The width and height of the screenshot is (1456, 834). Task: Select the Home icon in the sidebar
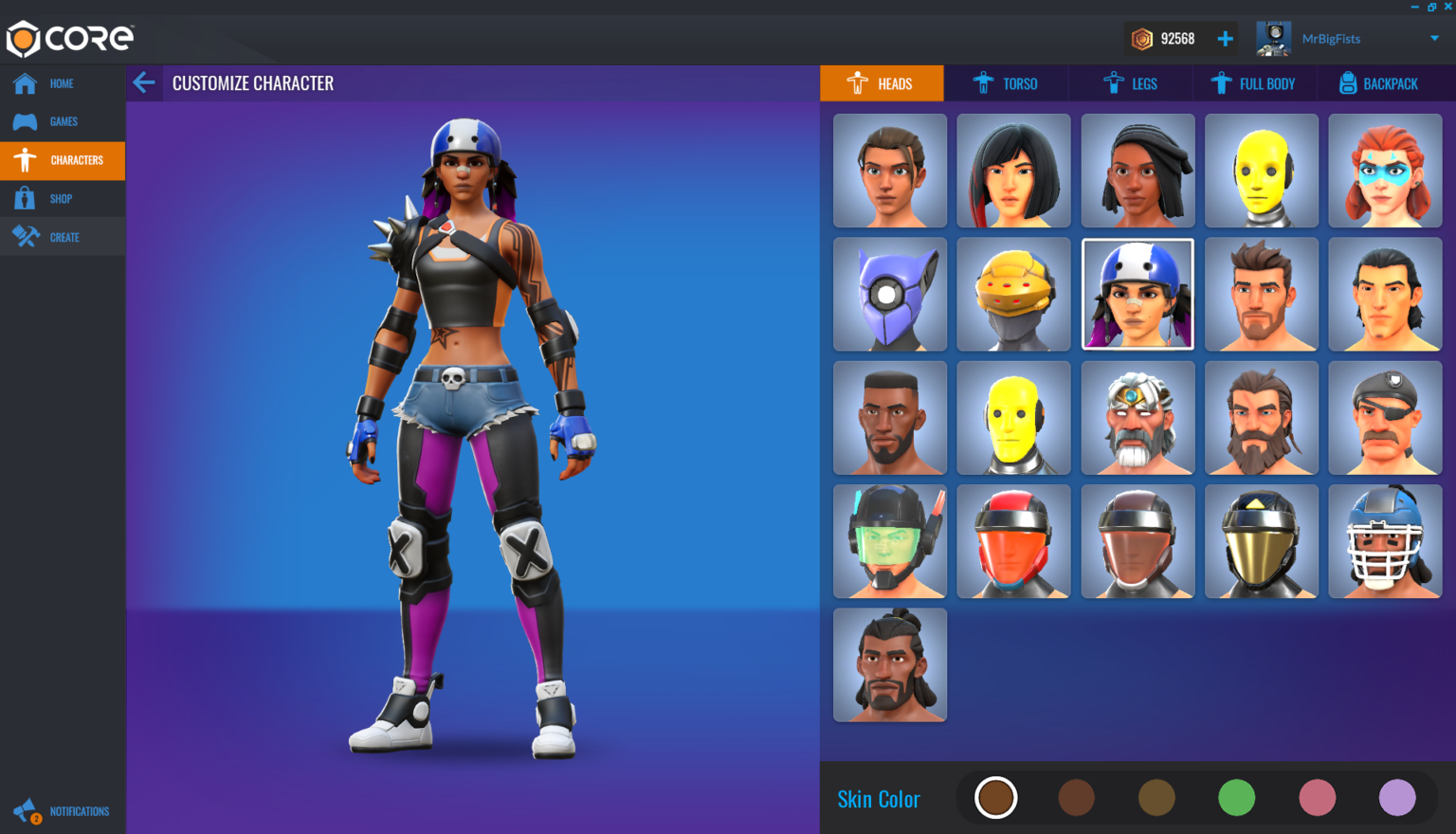point(25,83)
